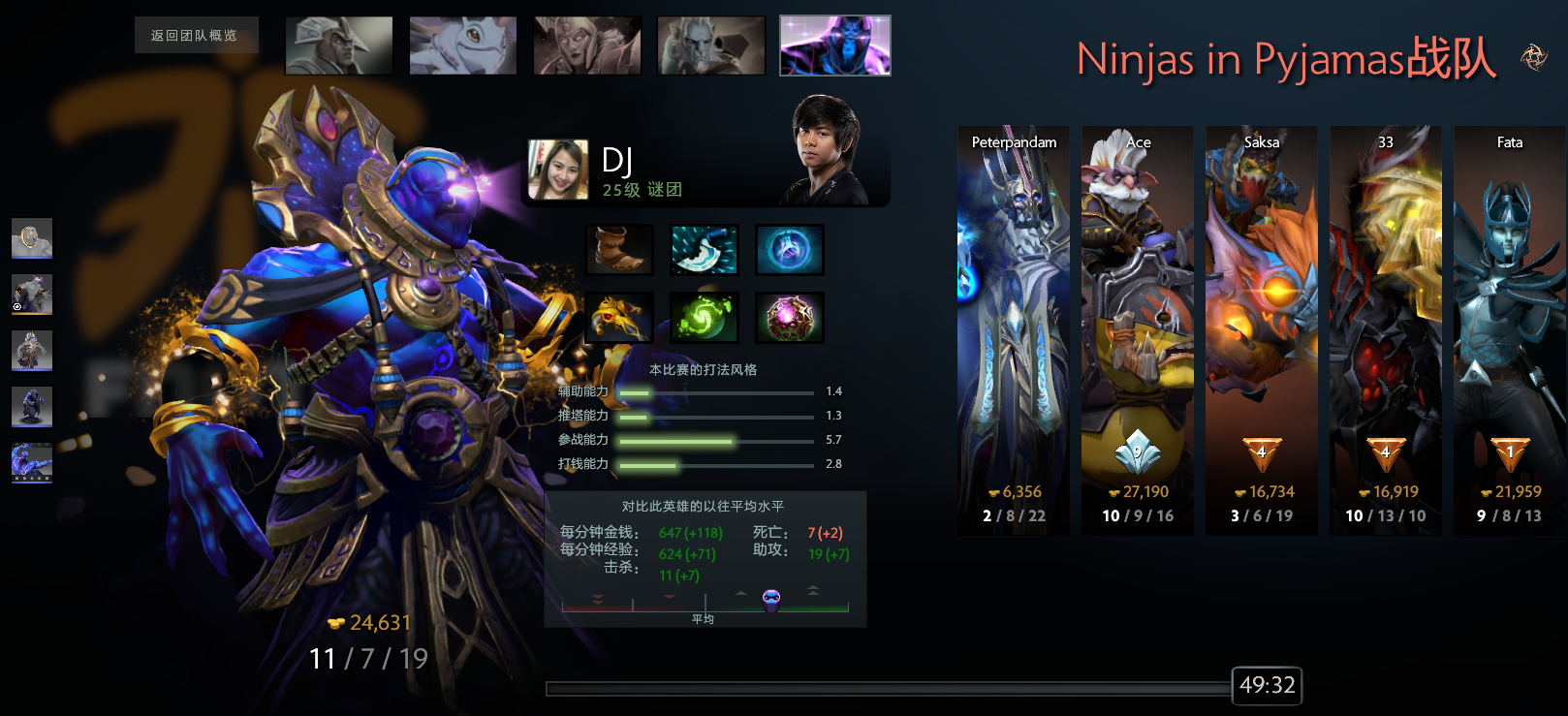Select the blue swirling orb item
The image size is (1568, 716).
(790, 250)
